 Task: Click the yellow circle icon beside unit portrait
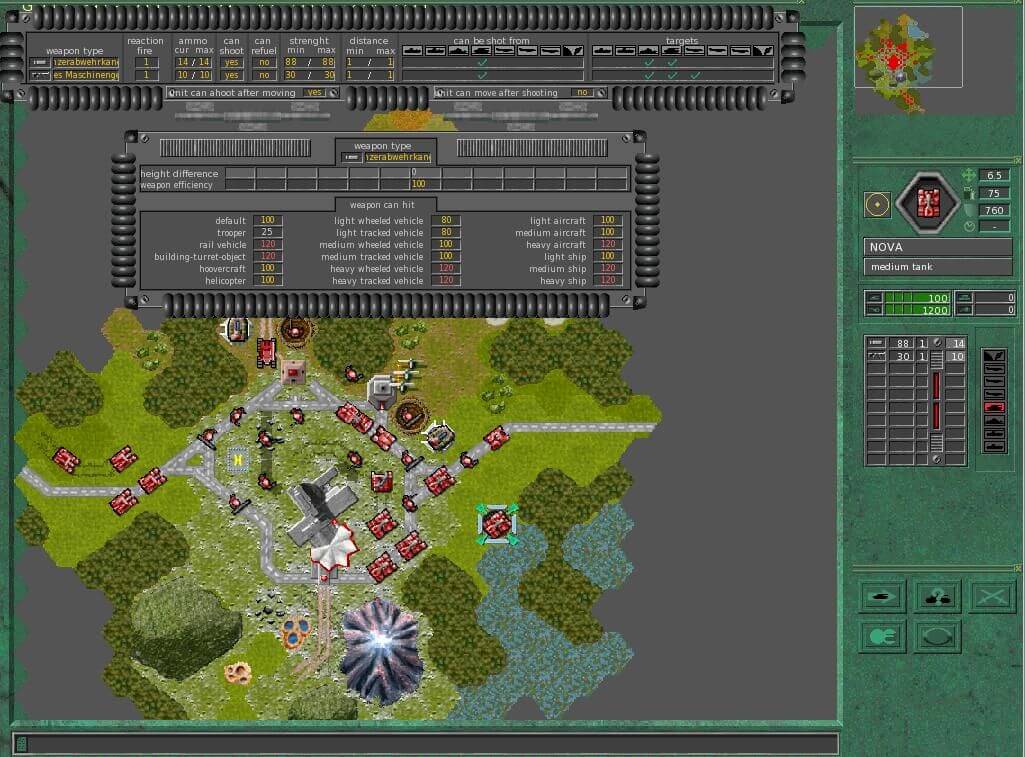(x=877, y=204)
